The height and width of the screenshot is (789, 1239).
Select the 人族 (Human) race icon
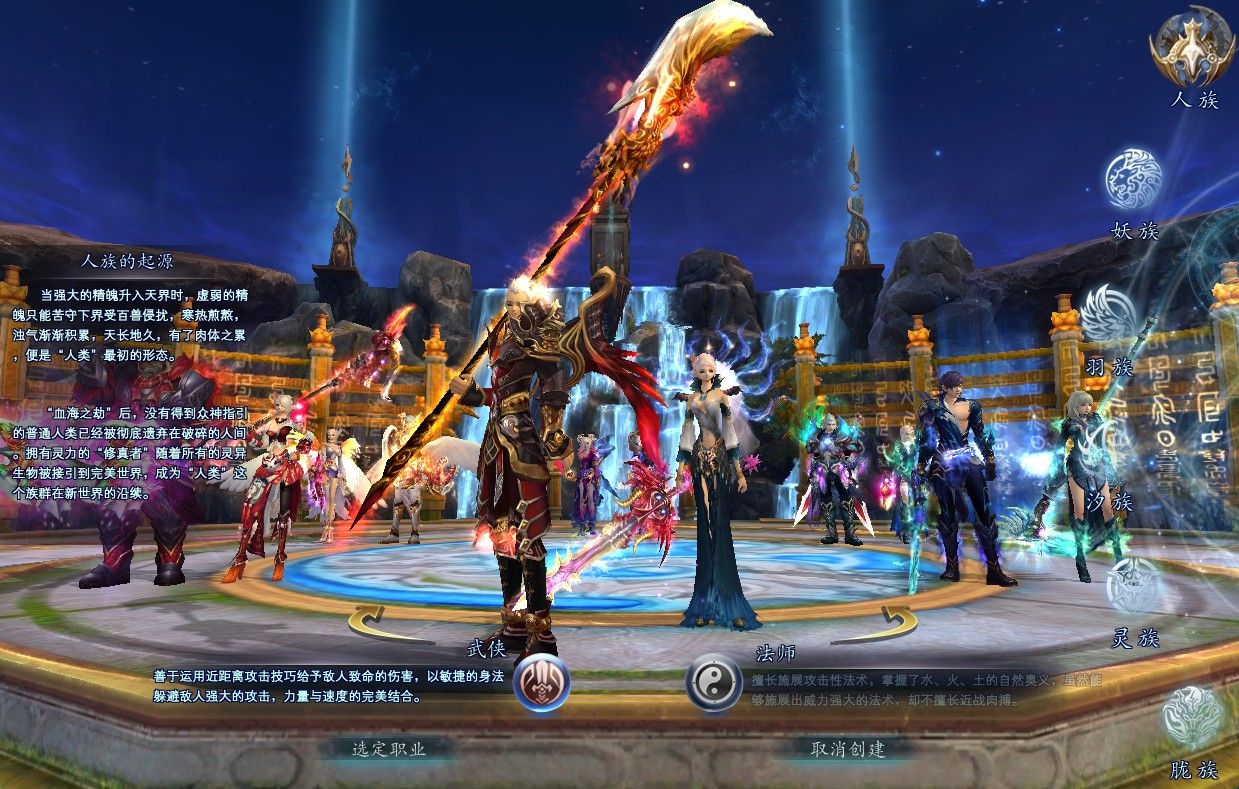[x=1193, y=46]
